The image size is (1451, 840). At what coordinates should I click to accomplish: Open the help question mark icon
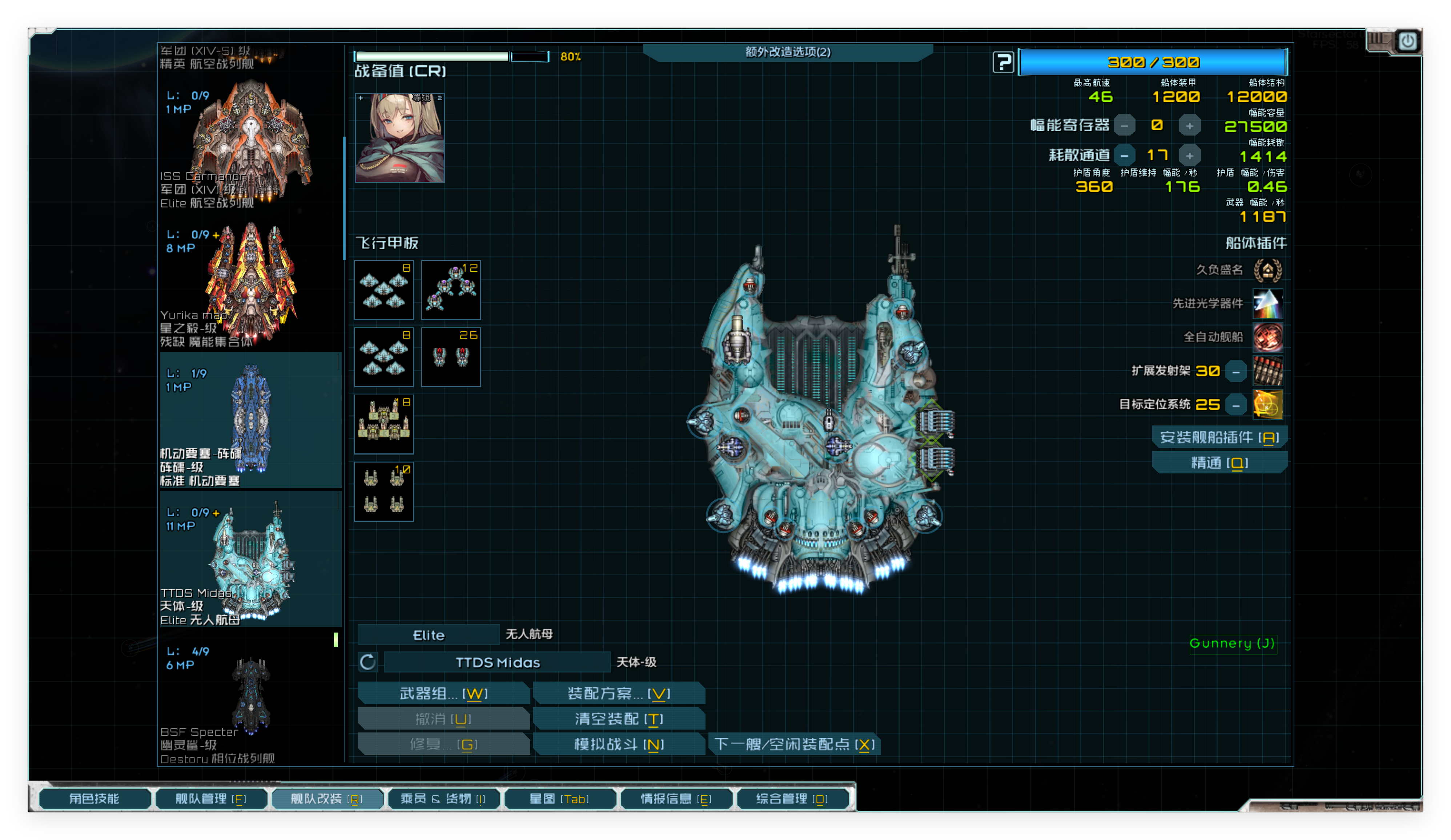pyautogui.click(x=1003, y=62)
